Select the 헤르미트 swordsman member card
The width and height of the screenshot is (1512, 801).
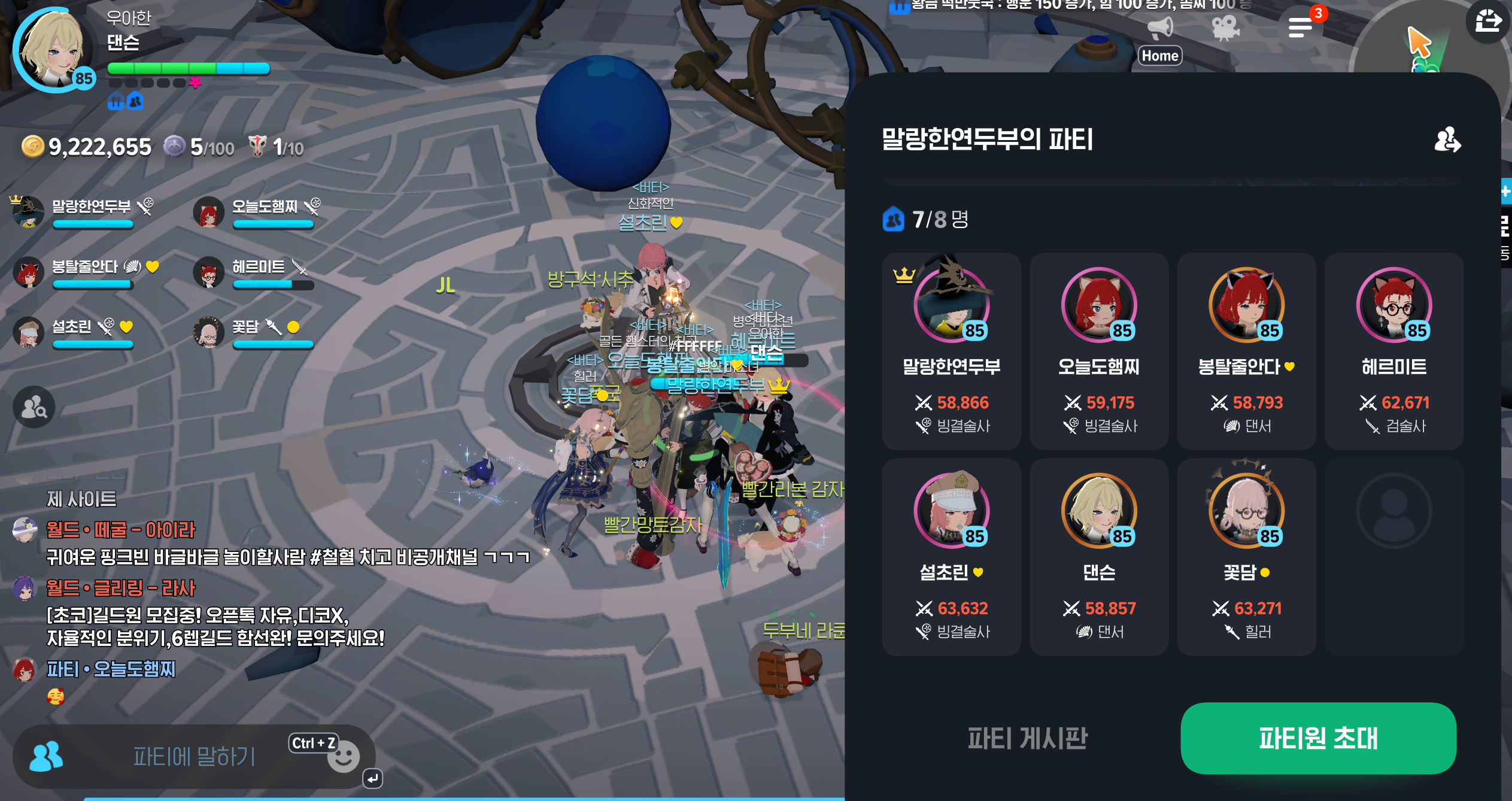point(1393,351)
